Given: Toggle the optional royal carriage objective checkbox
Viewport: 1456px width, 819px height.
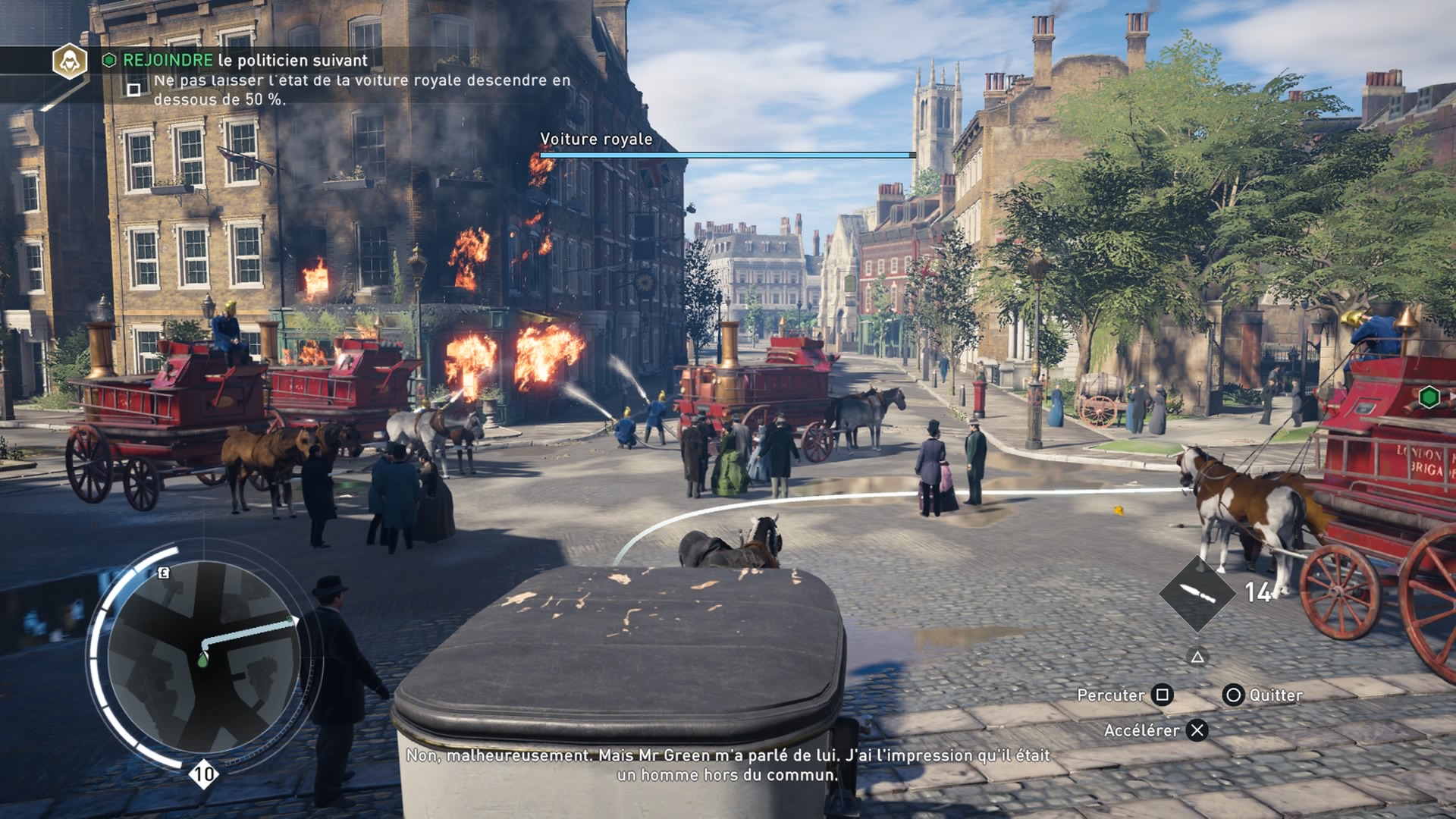Looking at the screenshot, I should [134, 90].
